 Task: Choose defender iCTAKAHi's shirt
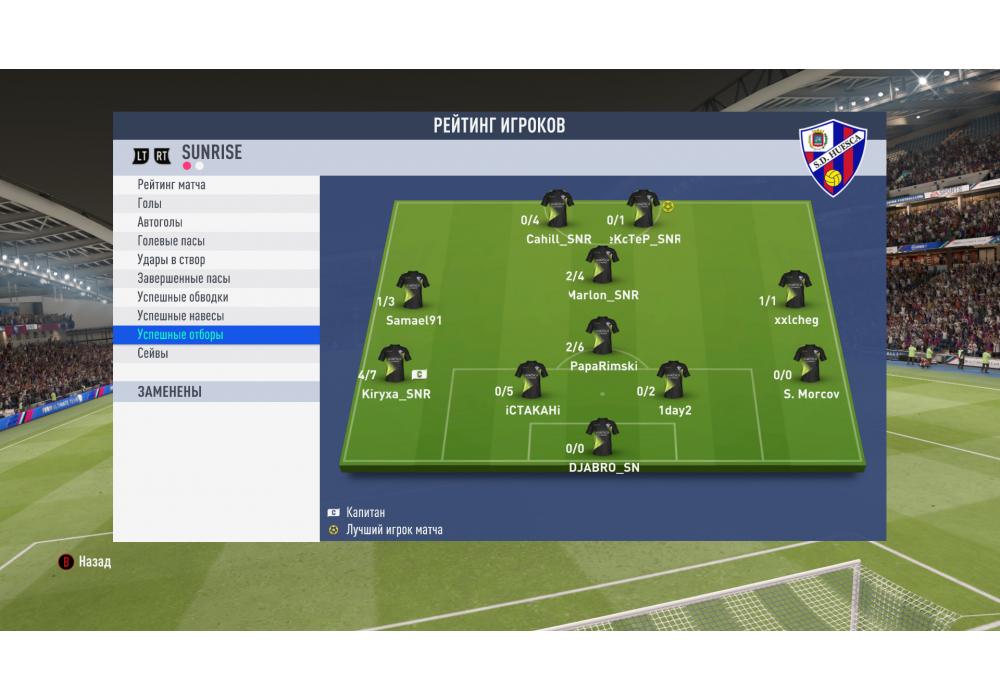click(x=531, y=380)
